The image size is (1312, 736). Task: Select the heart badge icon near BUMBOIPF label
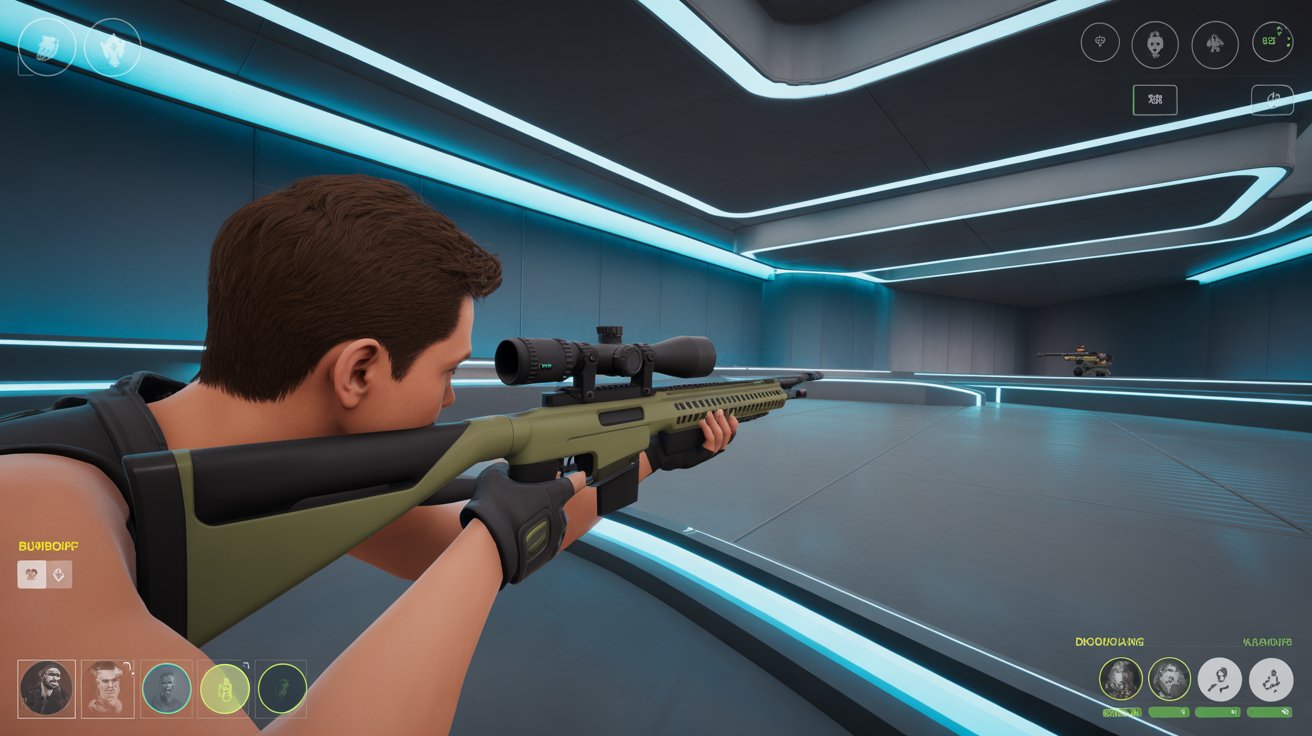(32, 574)
